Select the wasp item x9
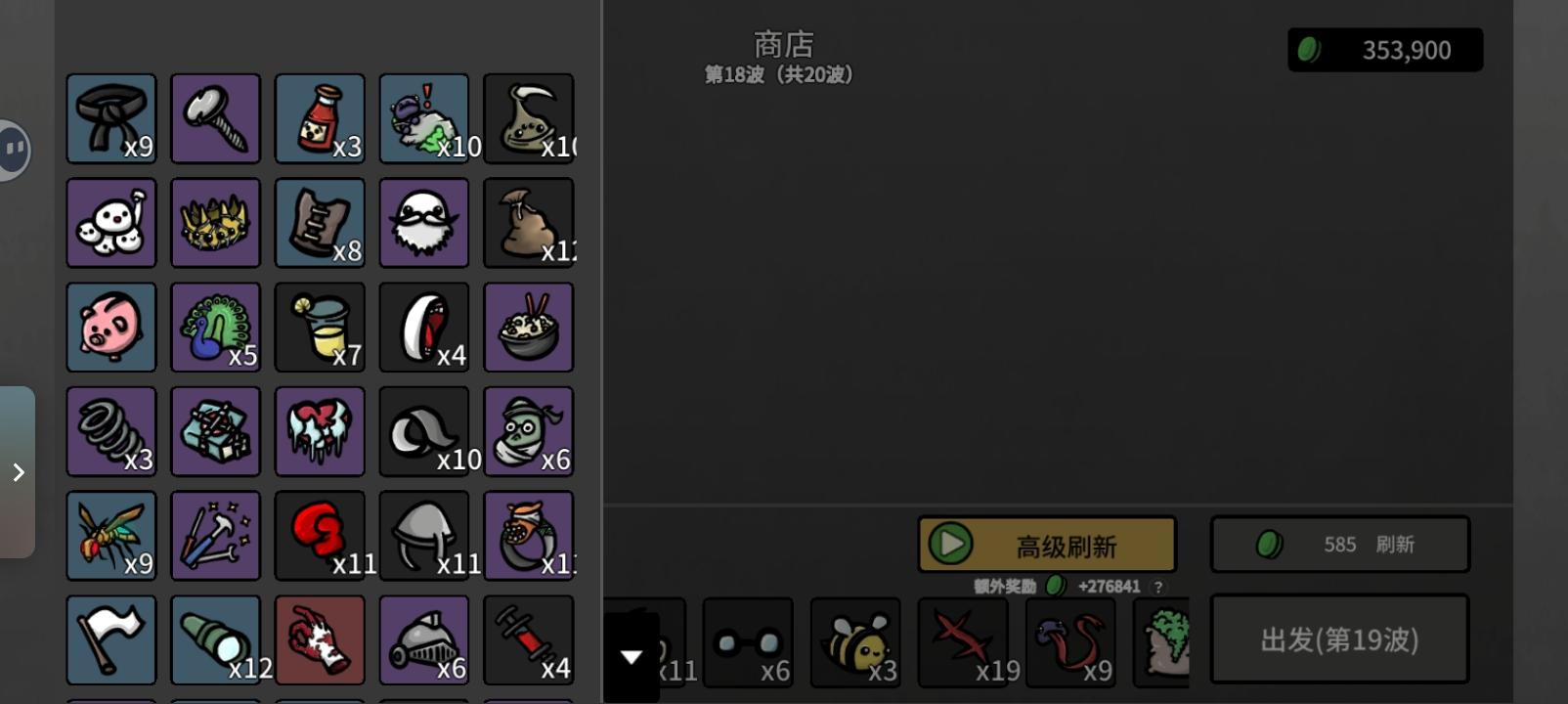1568x704 pixels. pos(110,535)
